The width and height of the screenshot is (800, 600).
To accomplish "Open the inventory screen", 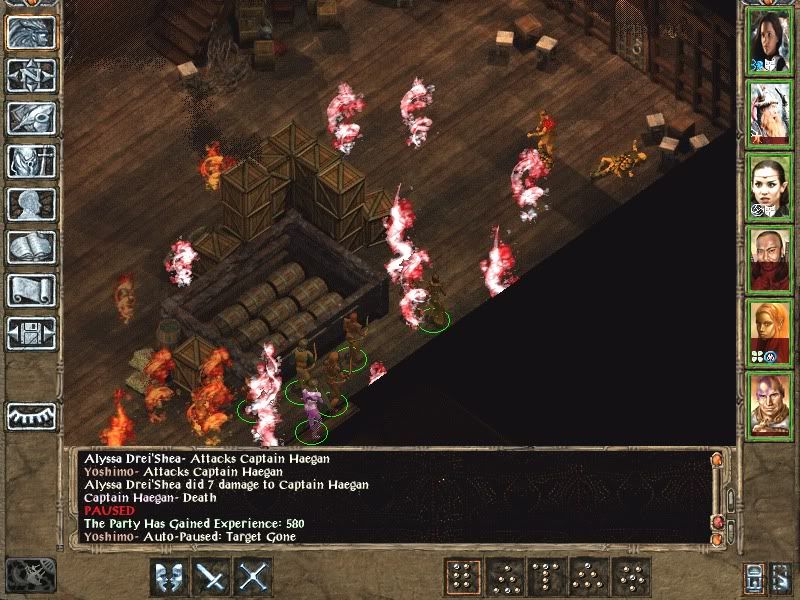I will 31,161.
